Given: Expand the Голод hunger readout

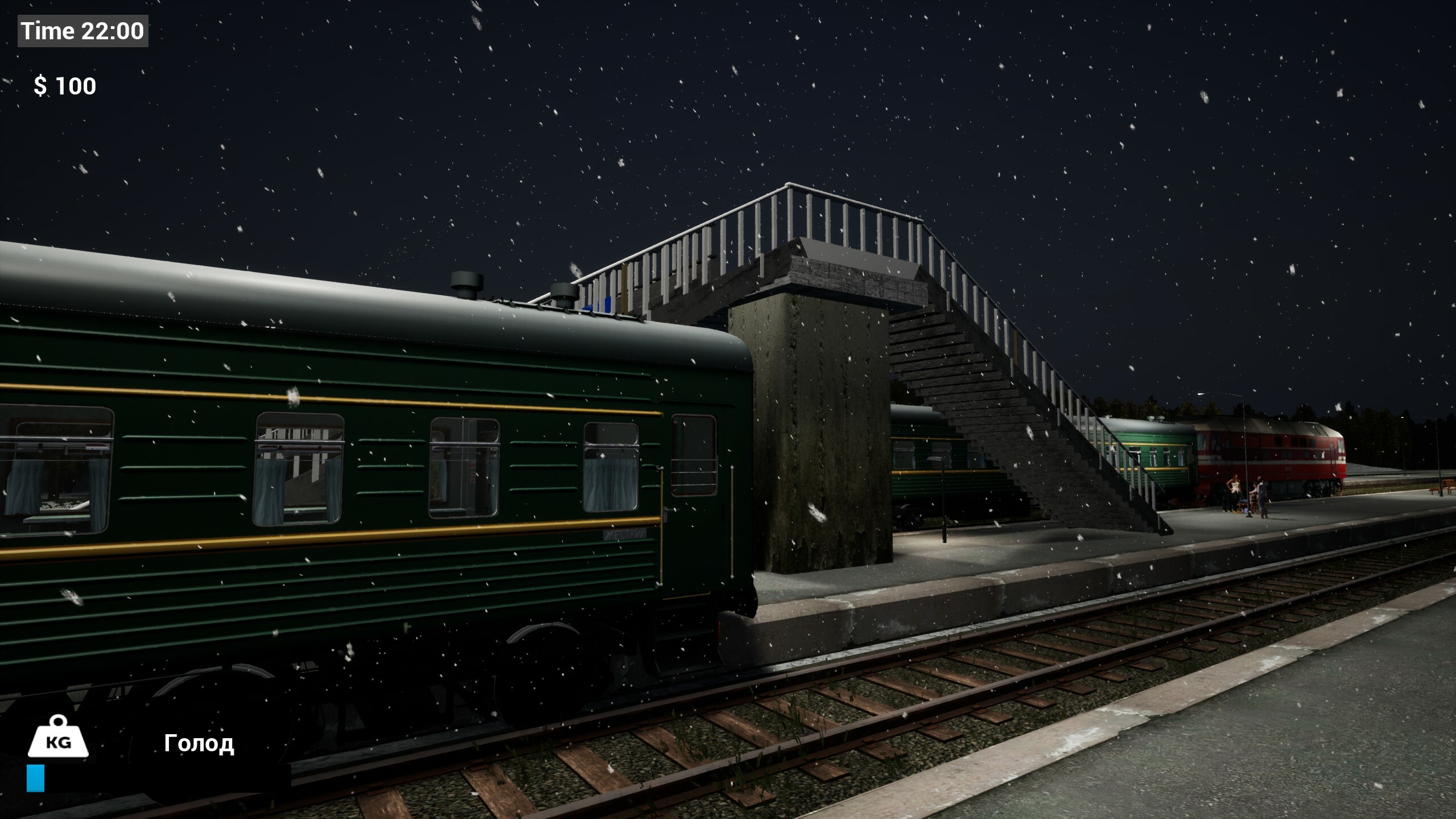Looking at the screenshot, I should (x=200, y=743).
